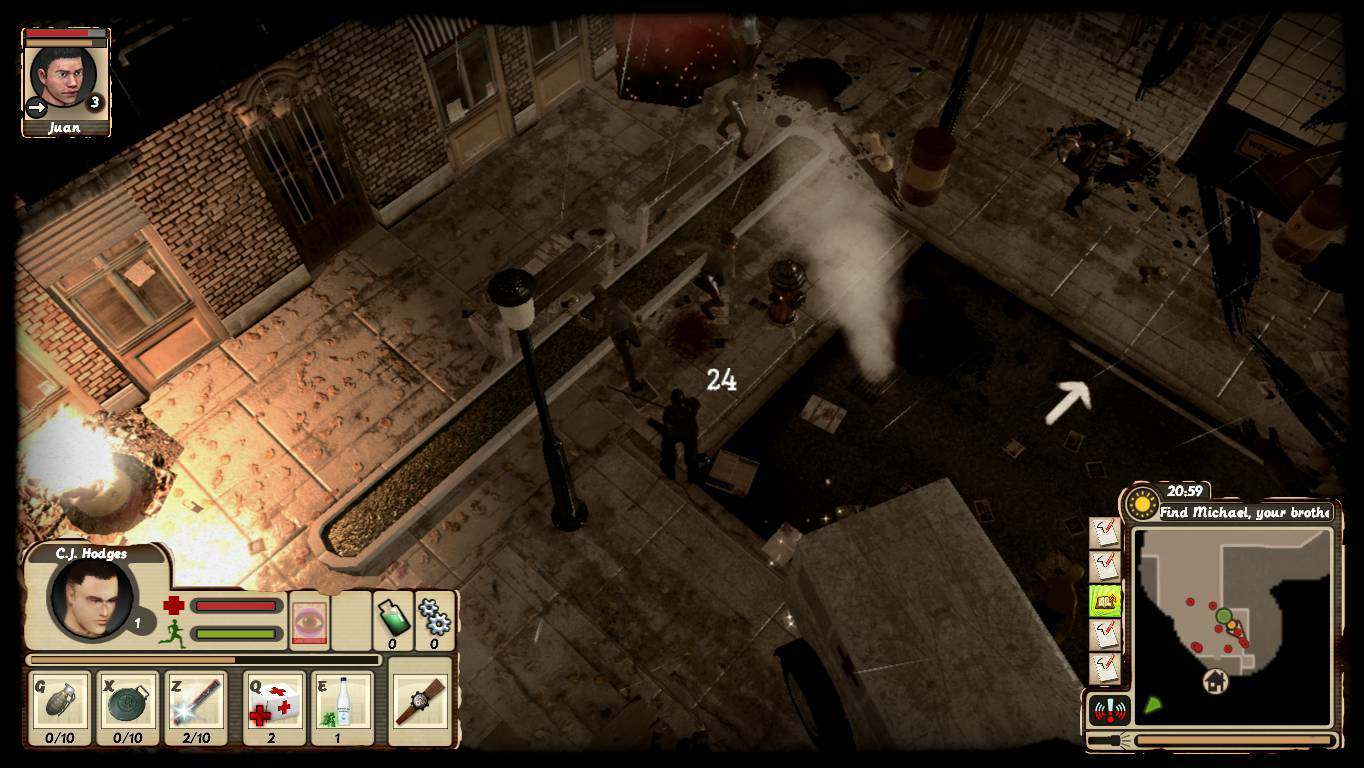
Task: Show the 'Find Michael' objective text
Action: pos(1244,512)
